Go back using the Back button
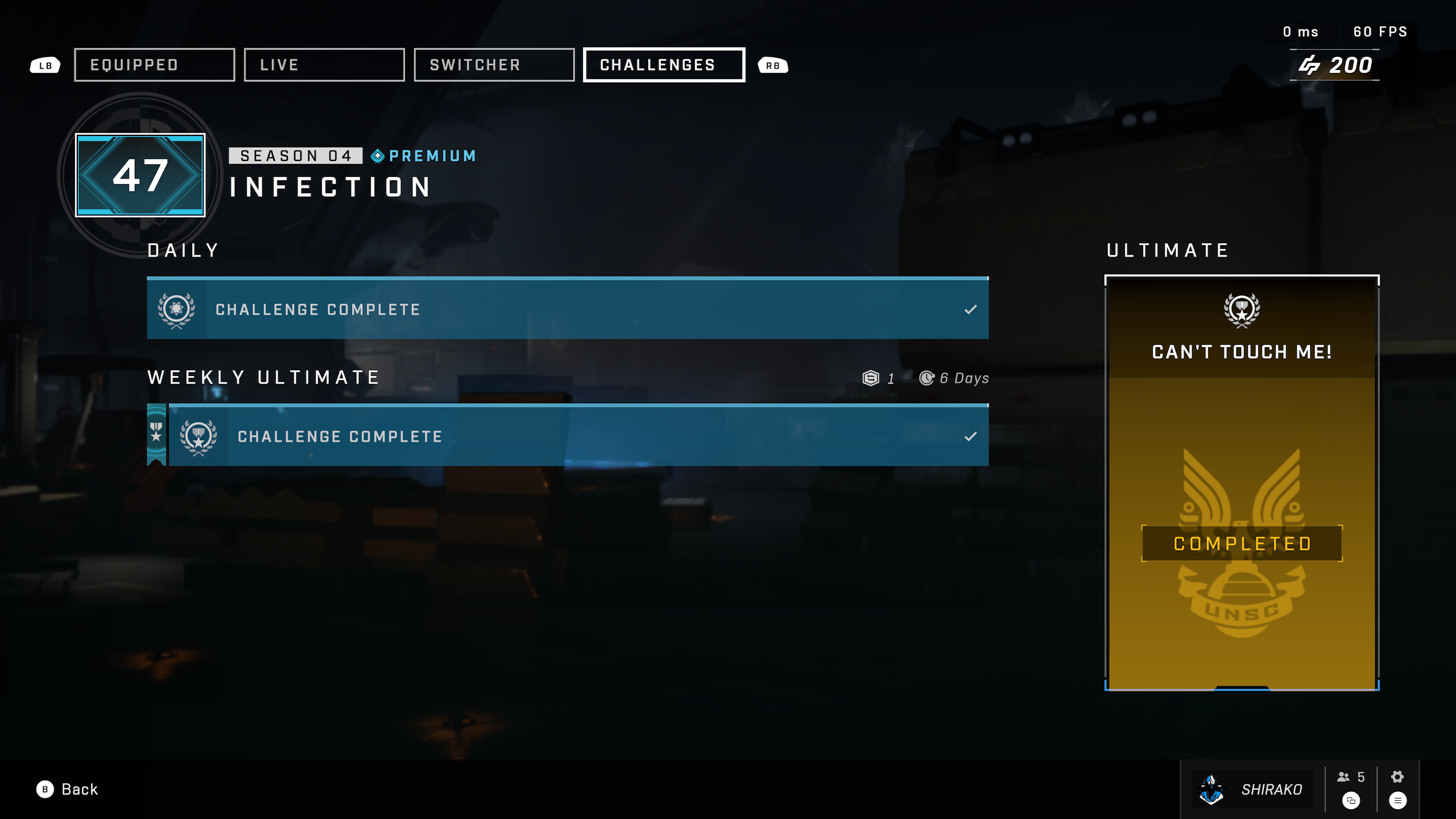This screenshot has height=819, width=1456. [68, 789]
